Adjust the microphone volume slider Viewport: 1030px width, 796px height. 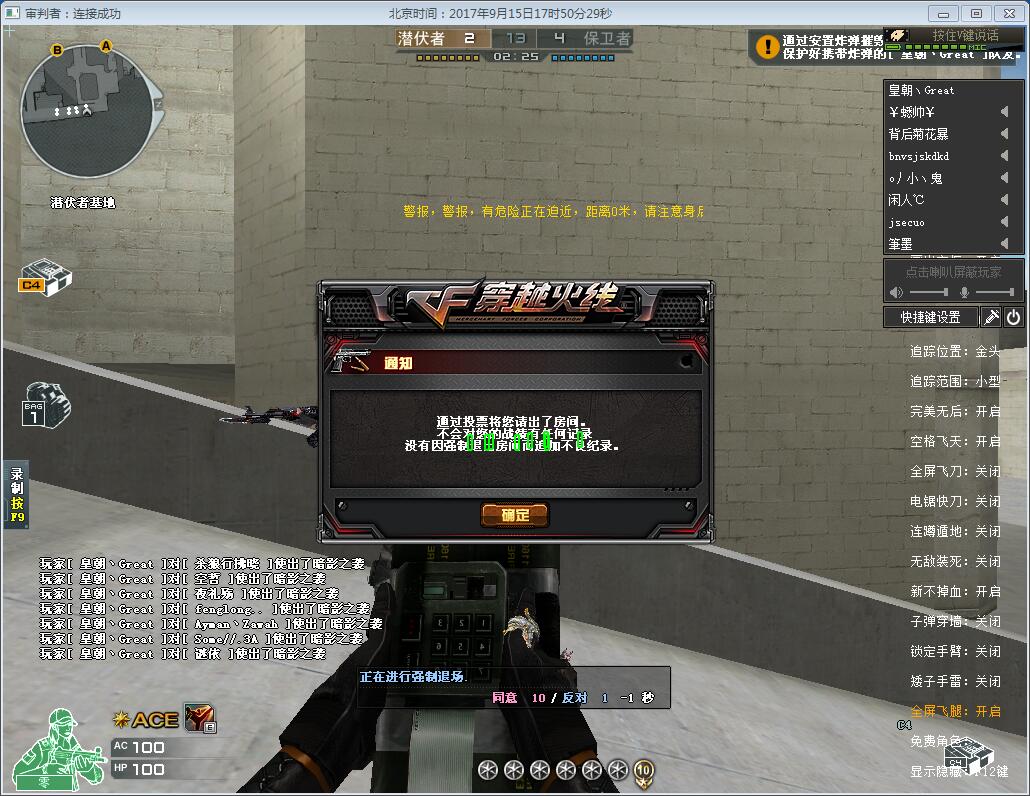994,292
